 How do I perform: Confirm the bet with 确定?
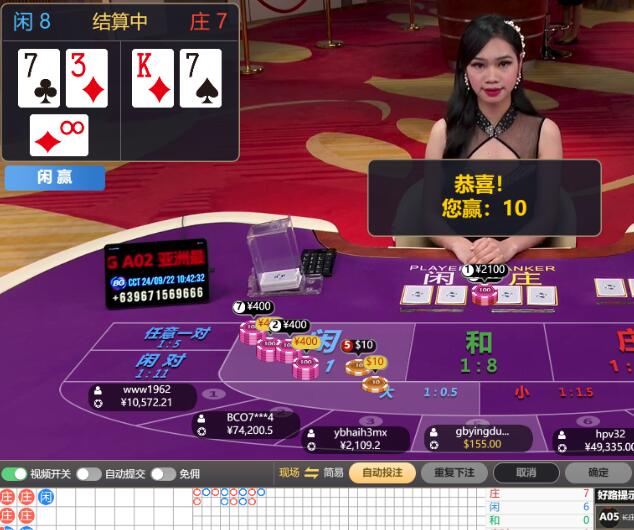click(x=598, y=472)
